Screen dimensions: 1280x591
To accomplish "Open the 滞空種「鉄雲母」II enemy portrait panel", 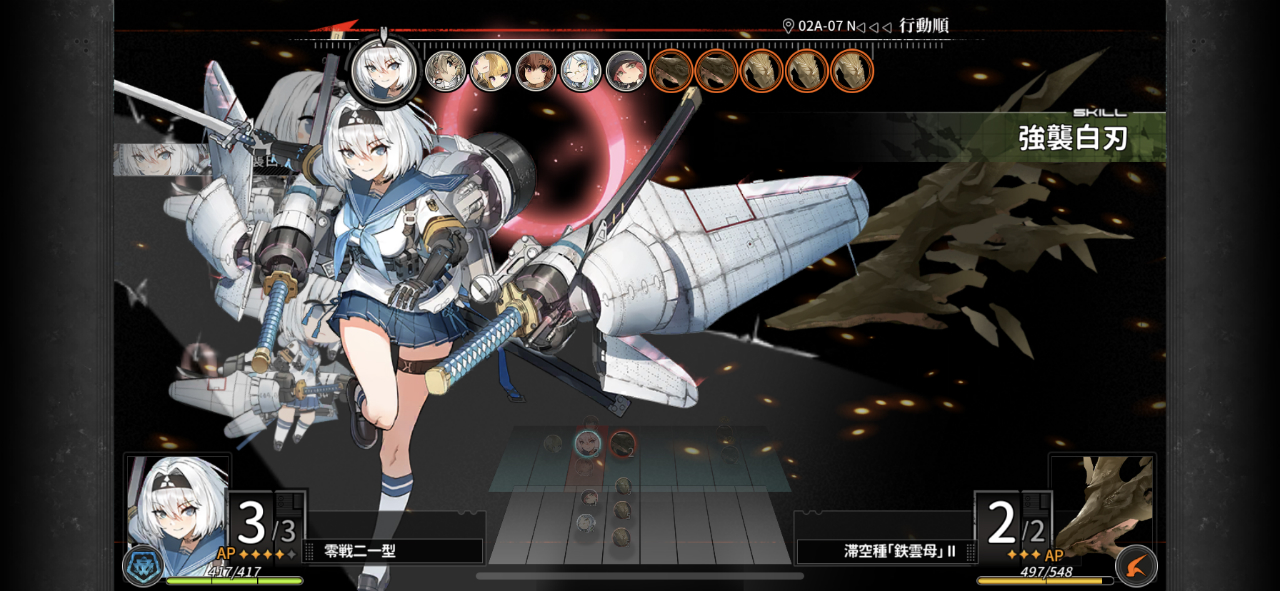I will pos(1102,506).
